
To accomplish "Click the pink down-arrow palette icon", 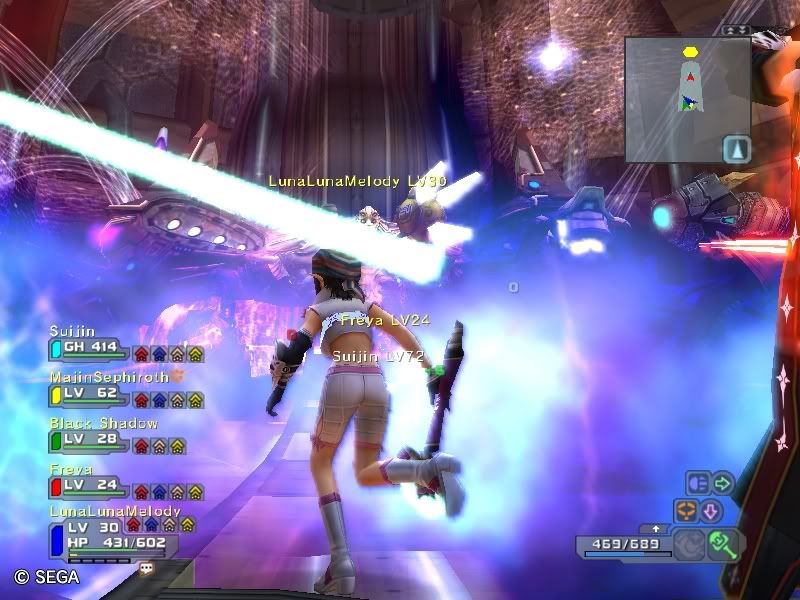I will tap(711, 510).
